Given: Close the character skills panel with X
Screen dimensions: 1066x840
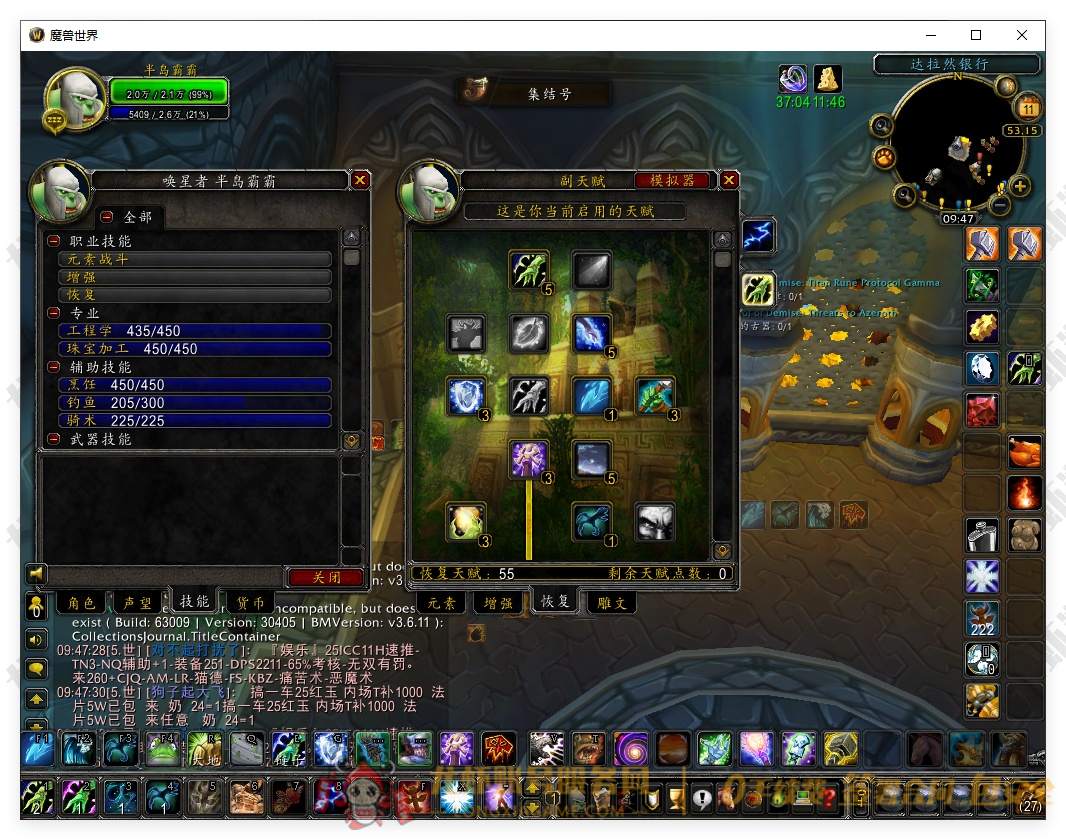Looking at the screenshot, I should [x=360, y=180].
